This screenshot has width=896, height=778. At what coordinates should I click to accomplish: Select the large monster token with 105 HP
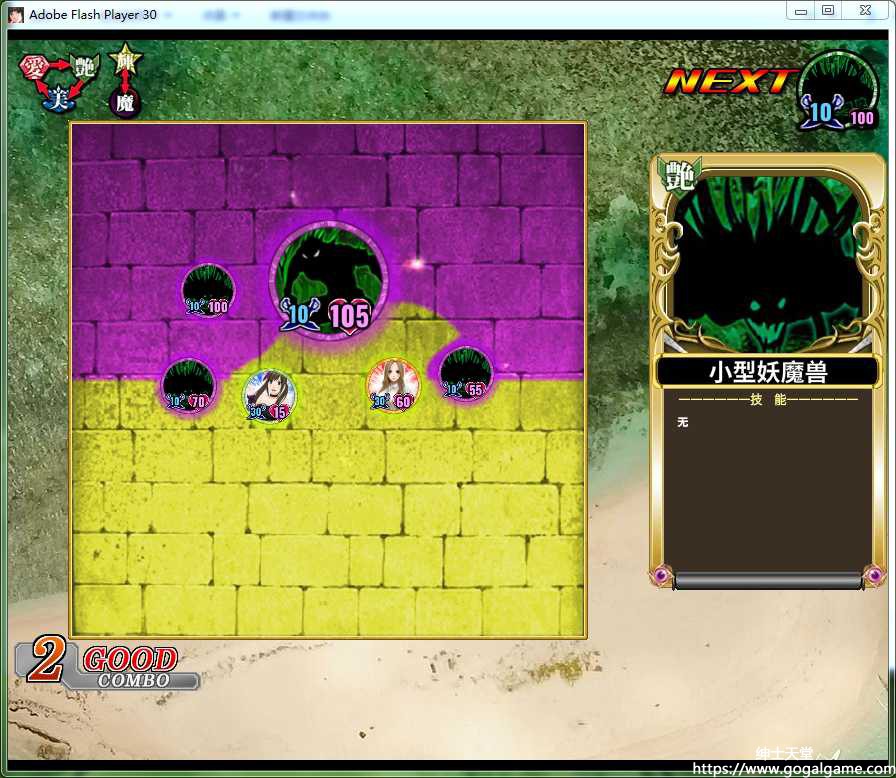pyautogui.click(x=328, y=280)
